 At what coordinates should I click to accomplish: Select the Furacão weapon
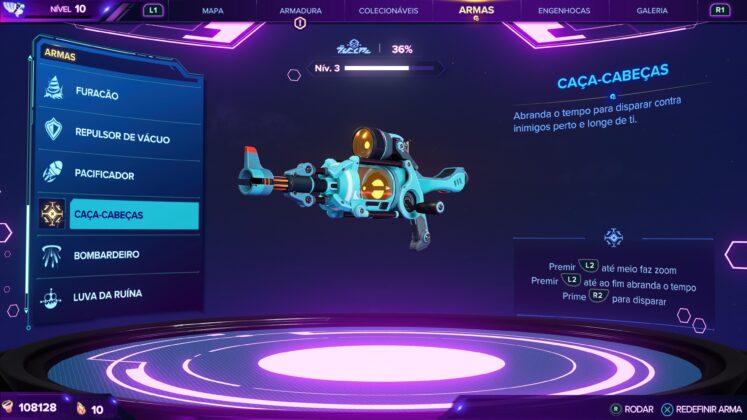(118, 94)
